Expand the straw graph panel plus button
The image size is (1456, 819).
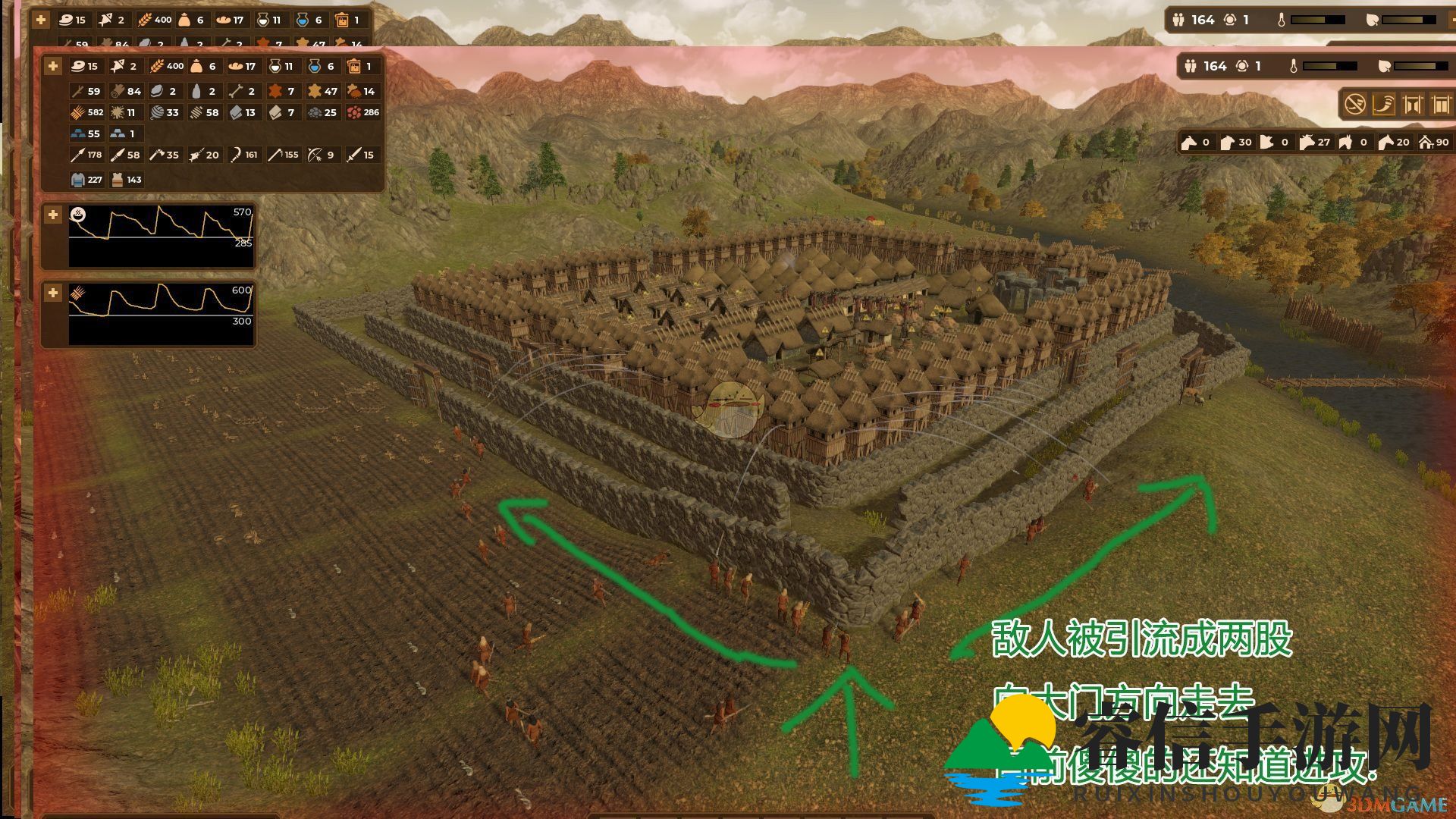point(53,293)
